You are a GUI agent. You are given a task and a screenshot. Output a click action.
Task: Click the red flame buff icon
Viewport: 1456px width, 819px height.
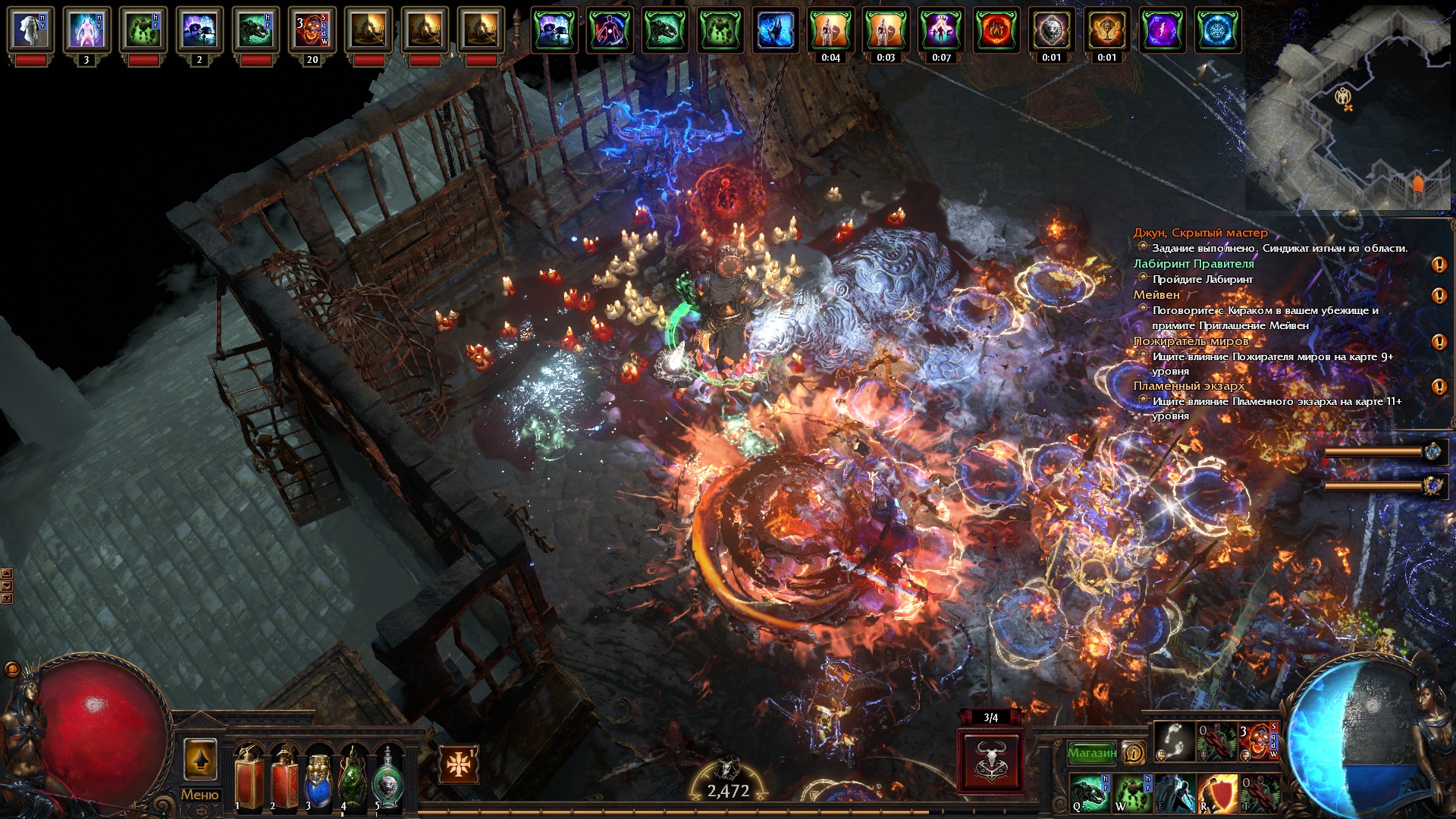[996, 32]
